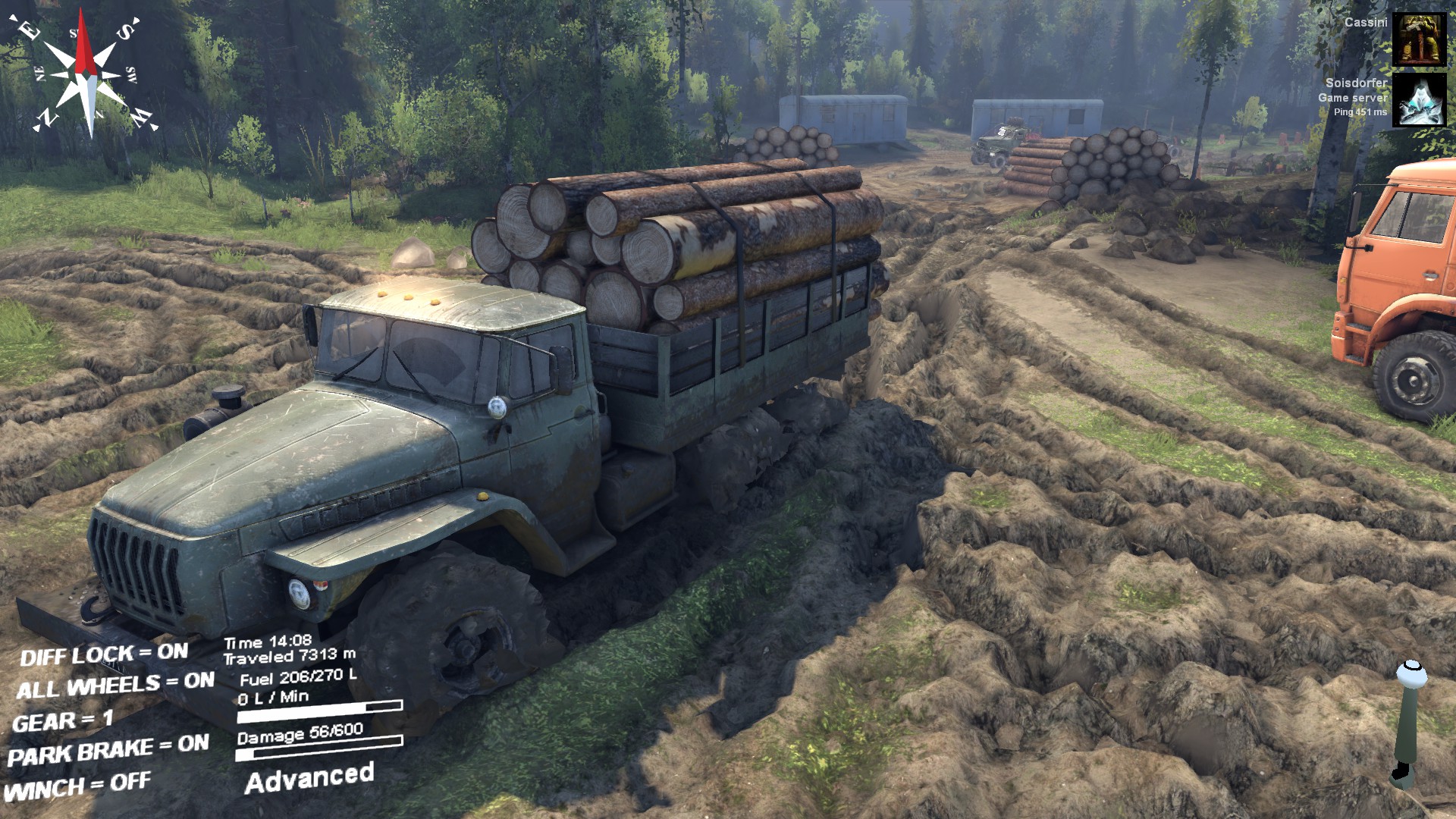
Task: Select Cassini's player avatar
Action: (1419, 39)
